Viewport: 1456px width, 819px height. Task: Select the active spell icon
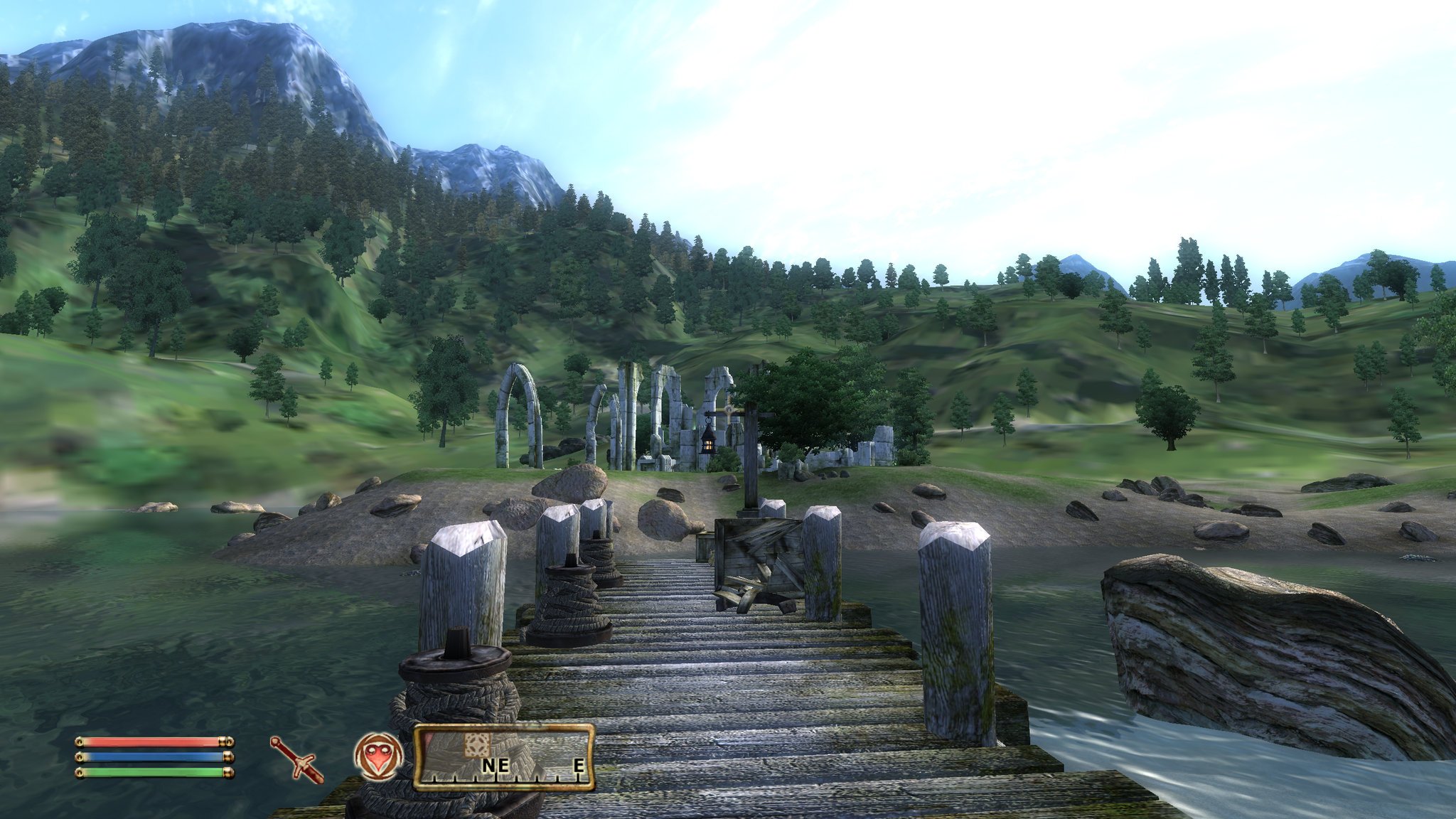(378, 755)
